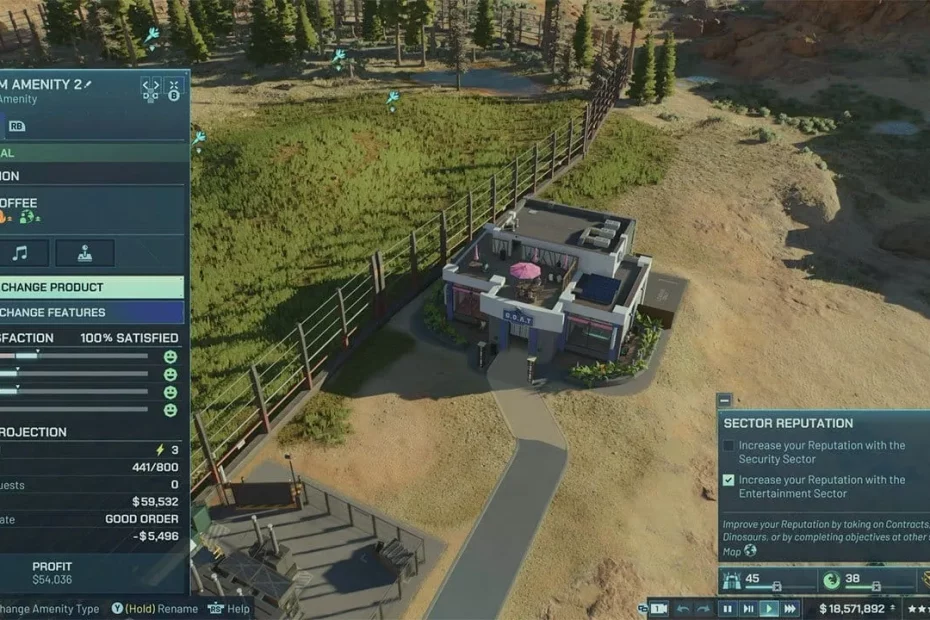The width and height of the screenshot is (930, 620).
Task: Click the green Entertainment Sector reputation icon
Action: click(x=830, y=580)
